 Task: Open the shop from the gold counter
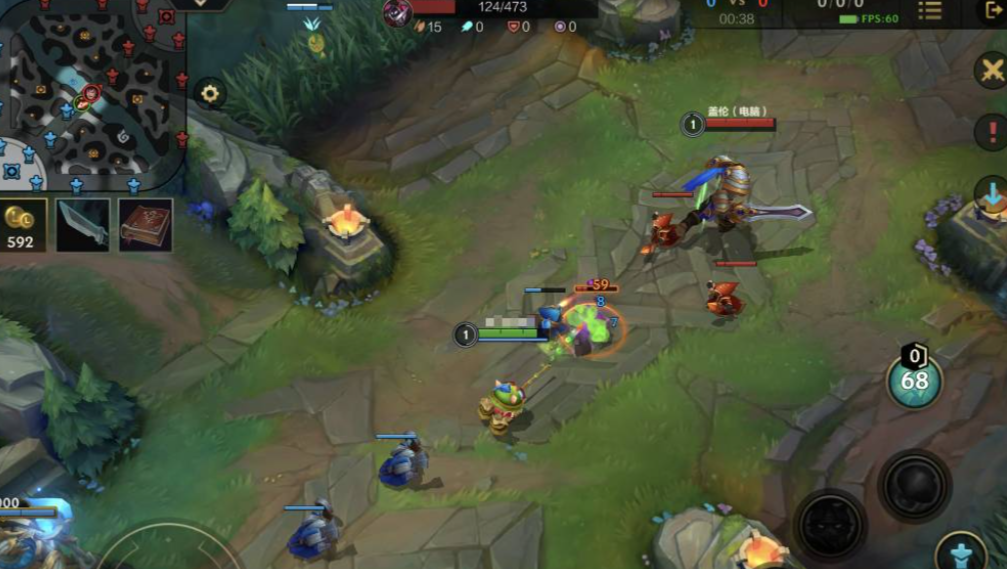(22, 225)
